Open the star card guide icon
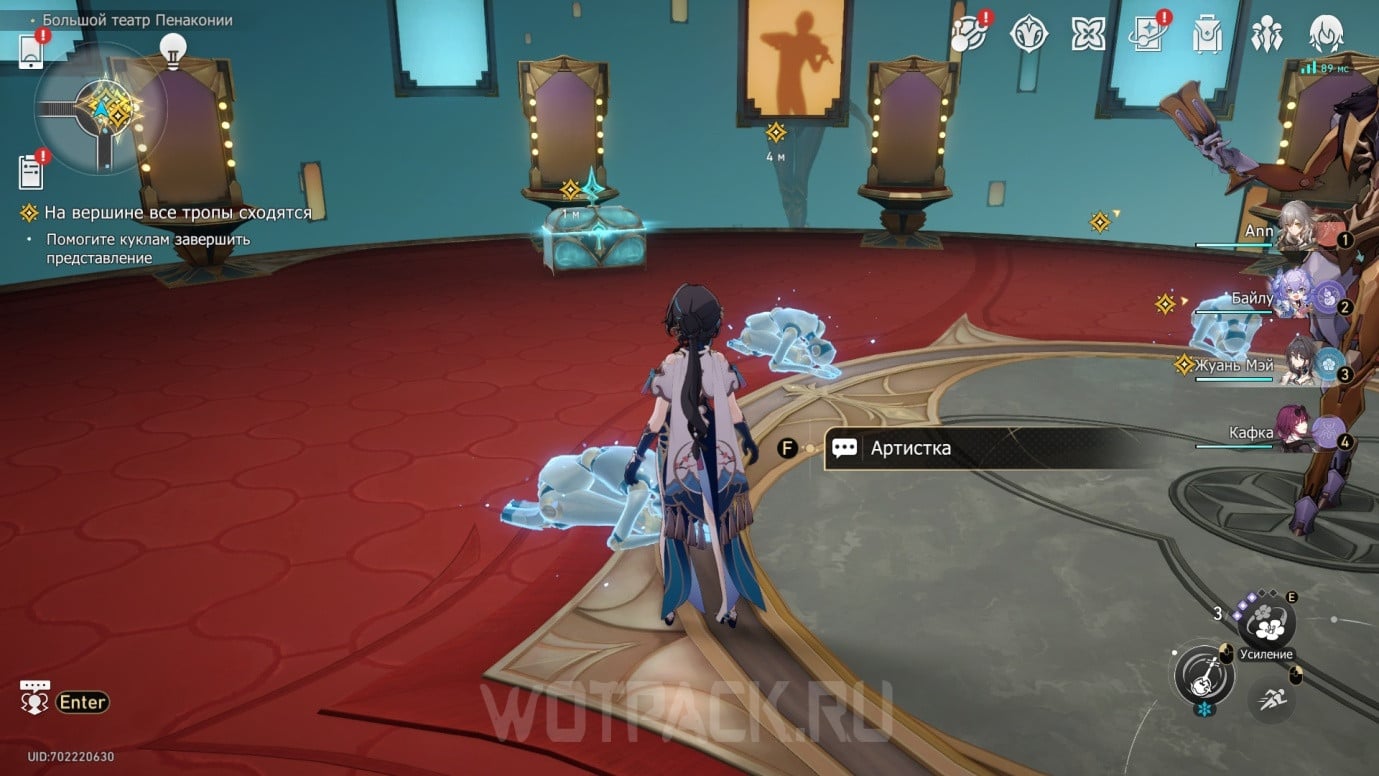The width and height of the screenshot is (1379, 776). point(1146,35)
